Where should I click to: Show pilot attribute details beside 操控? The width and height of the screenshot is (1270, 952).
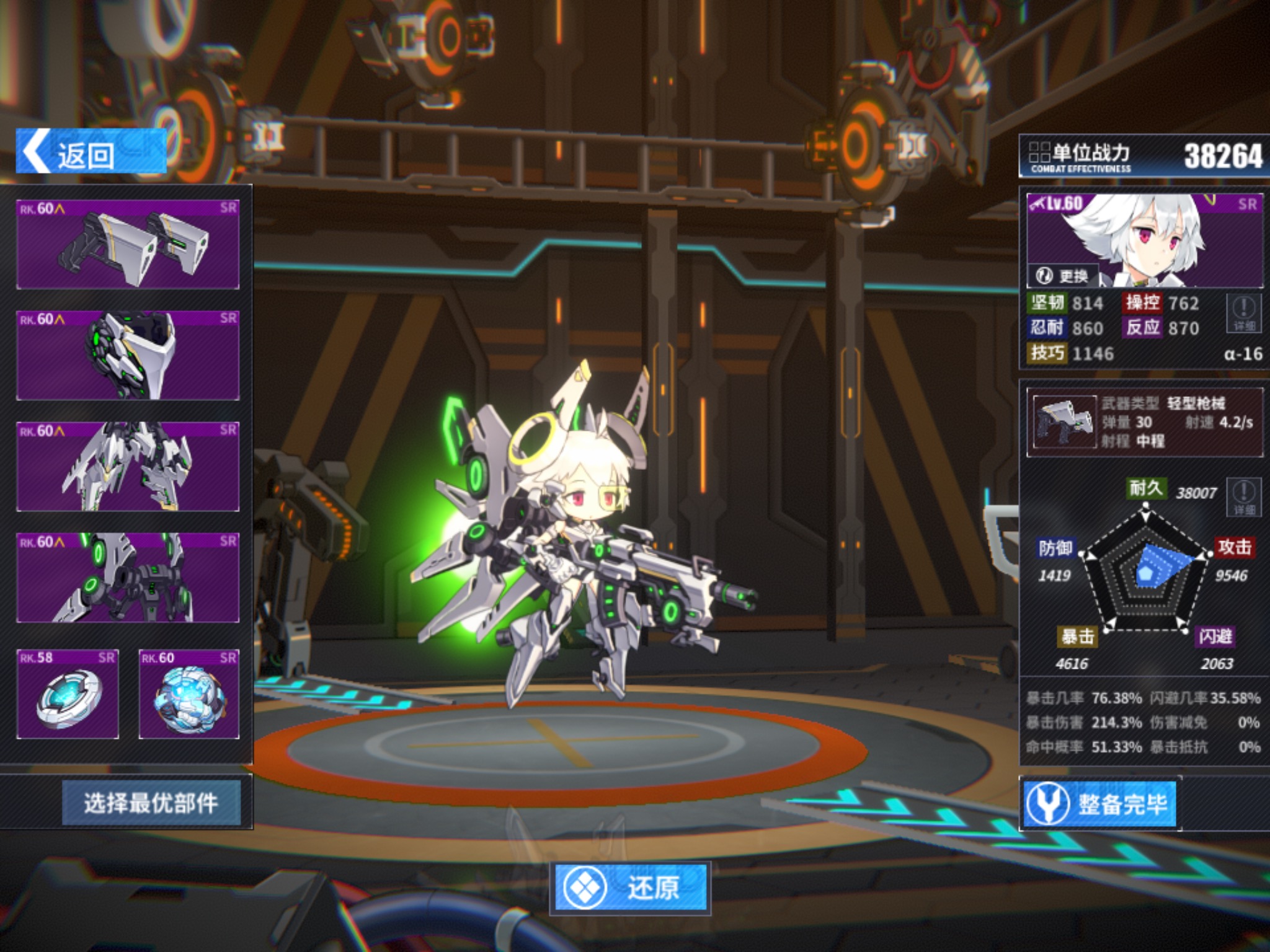[1244, 314]
